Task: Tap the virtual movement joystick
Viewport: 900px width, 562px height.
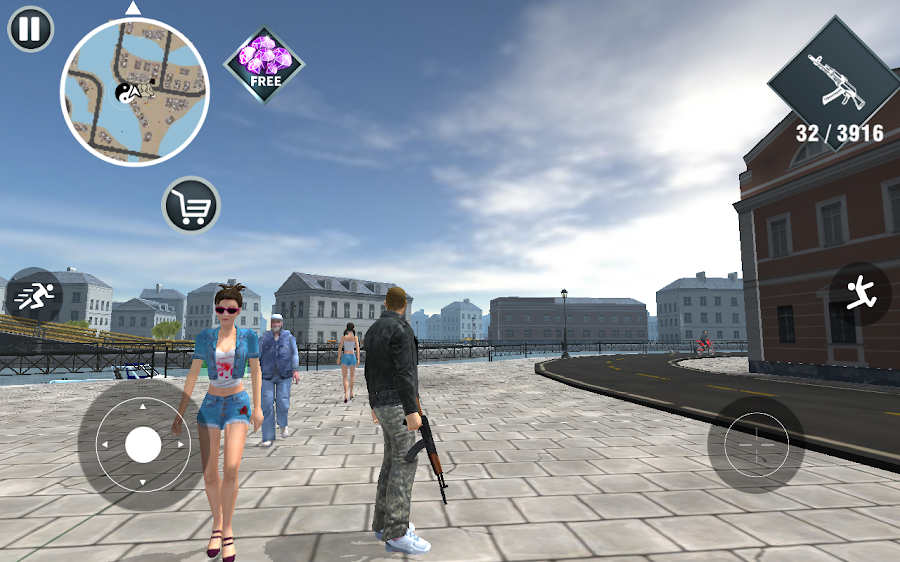Action: [143, 445]
